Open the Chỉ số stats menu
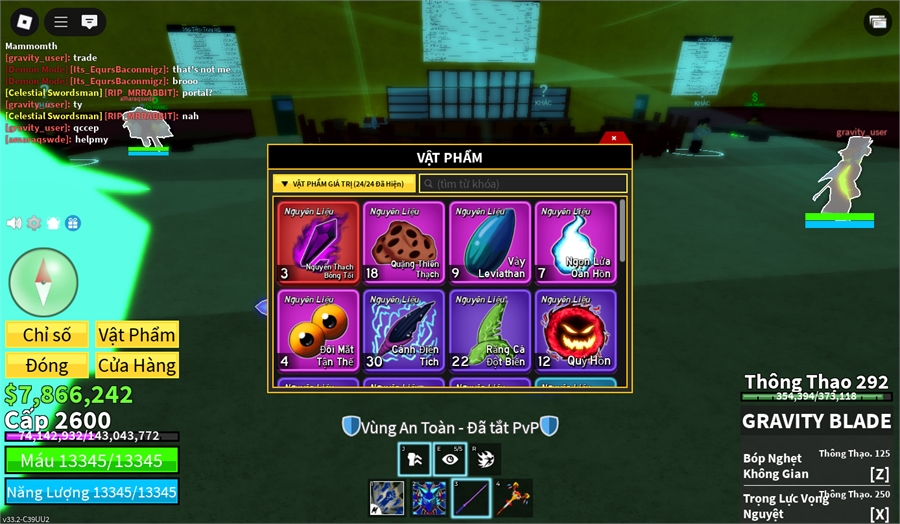Image resolution: width=900 pixels, height=524 pixels. click(47, 335)
